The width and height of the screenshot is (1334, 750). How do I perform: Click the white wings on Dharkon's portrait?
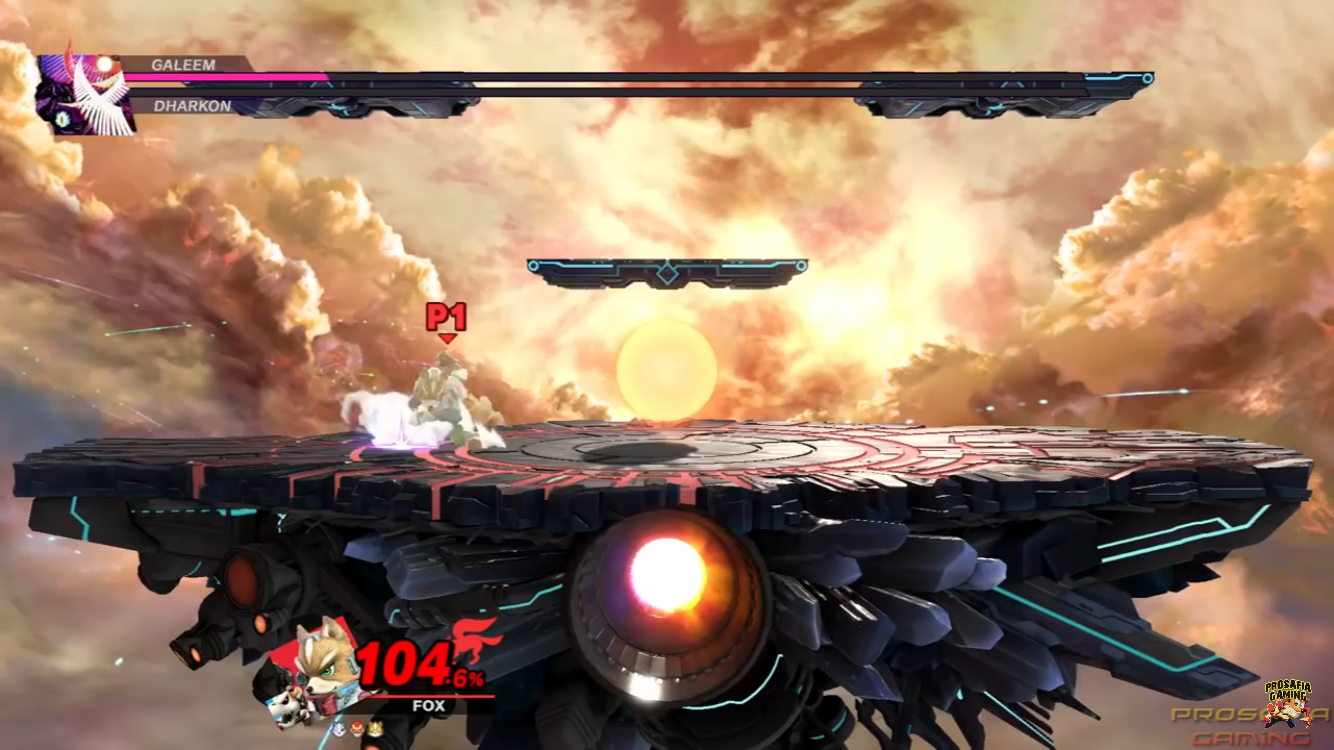(99, 100)
